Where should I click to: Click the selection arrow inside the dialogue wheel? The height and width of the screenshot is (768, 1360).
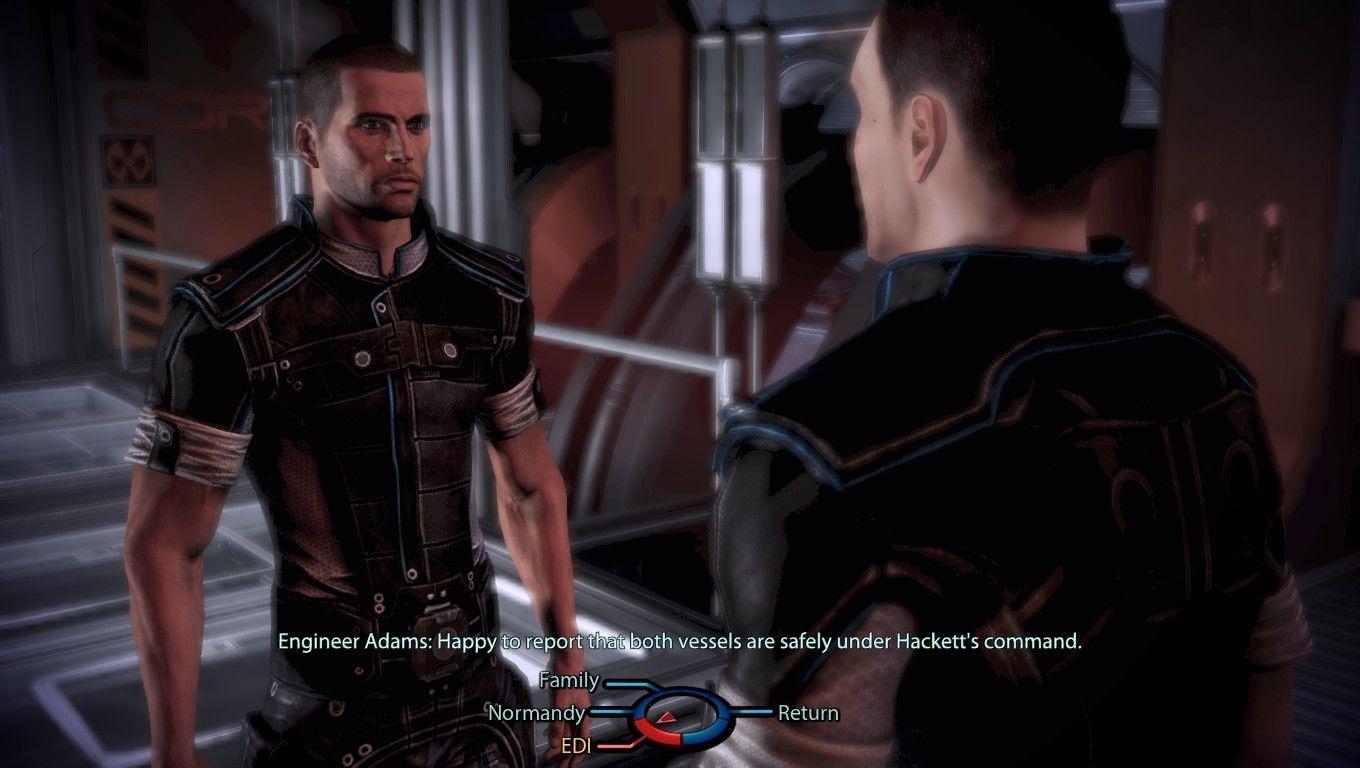pos(667,717)
